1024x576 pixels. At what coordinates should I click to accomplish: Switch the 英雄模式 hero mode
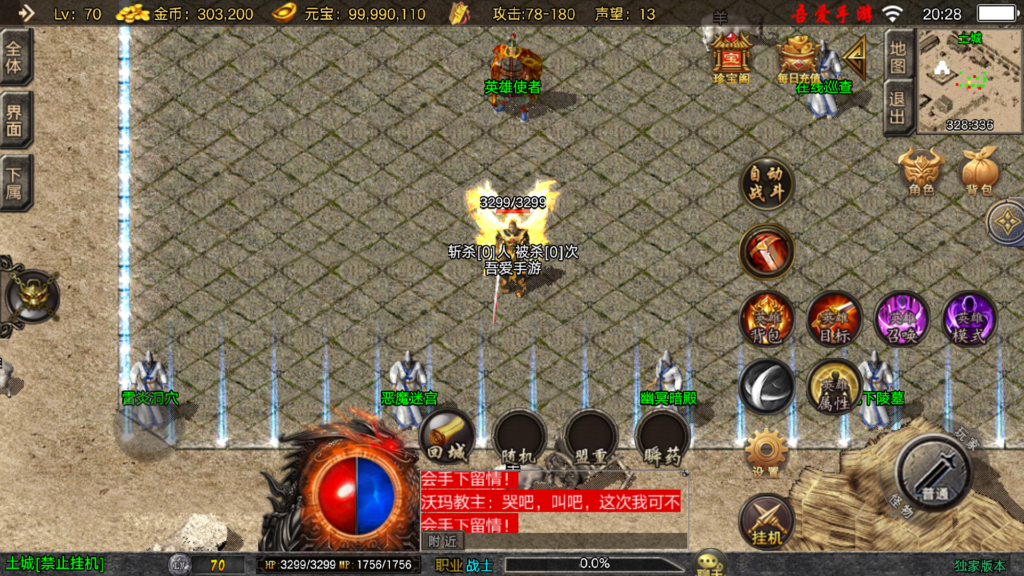[x=968, y=319]
